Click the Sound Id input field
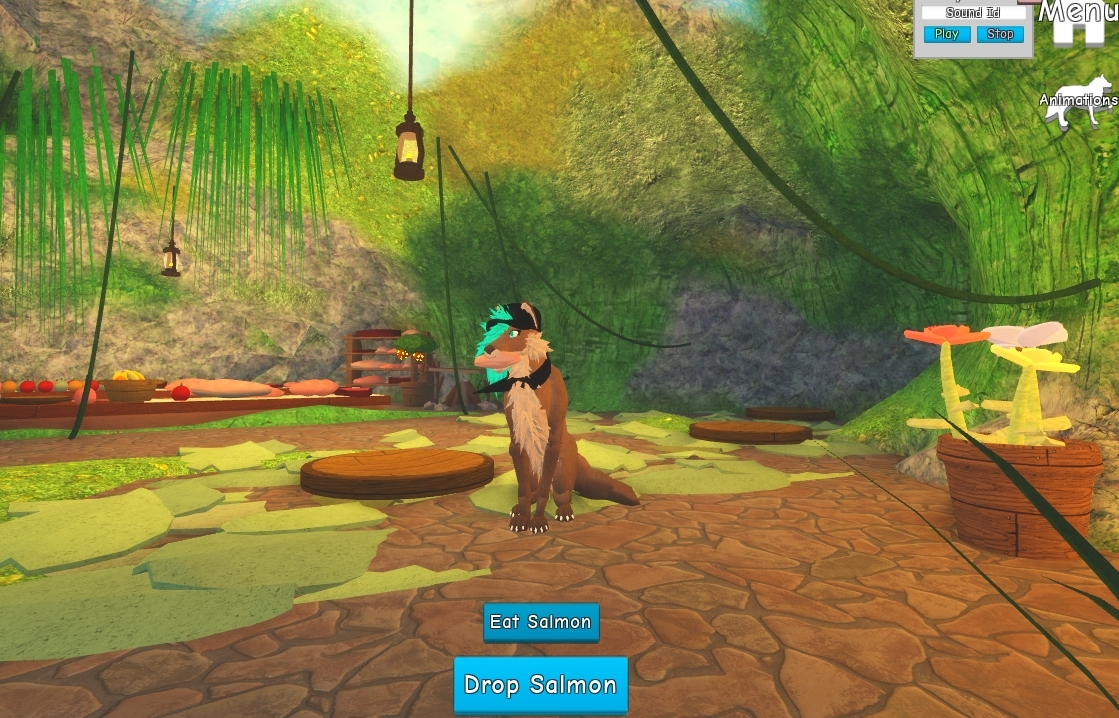The image size is (1119, 718). (x=973, y=13)
